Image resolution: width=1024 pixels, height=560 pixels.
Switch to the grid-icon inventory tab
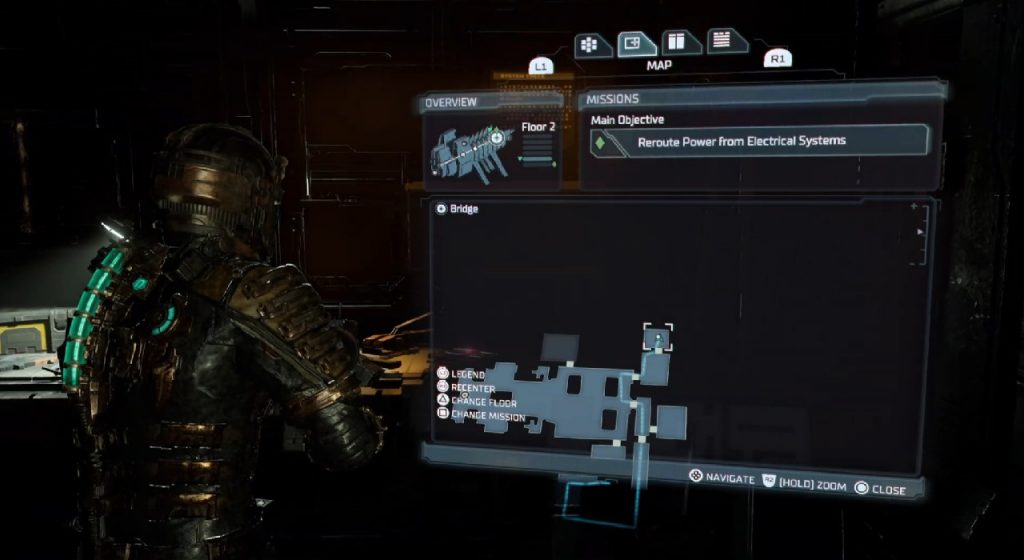(591, 45)
